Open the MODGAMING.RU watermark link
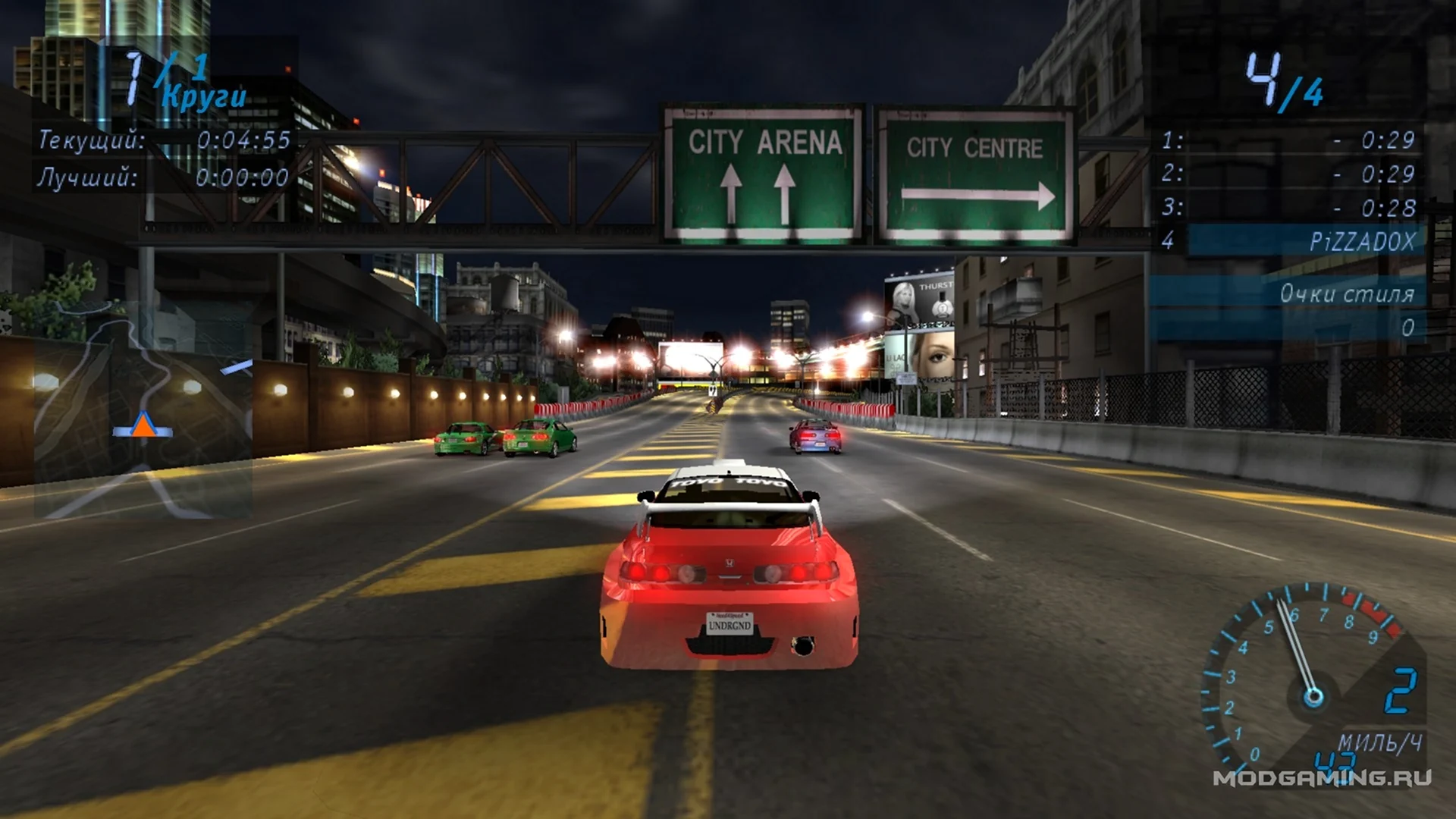 (x=1322, y=778)
